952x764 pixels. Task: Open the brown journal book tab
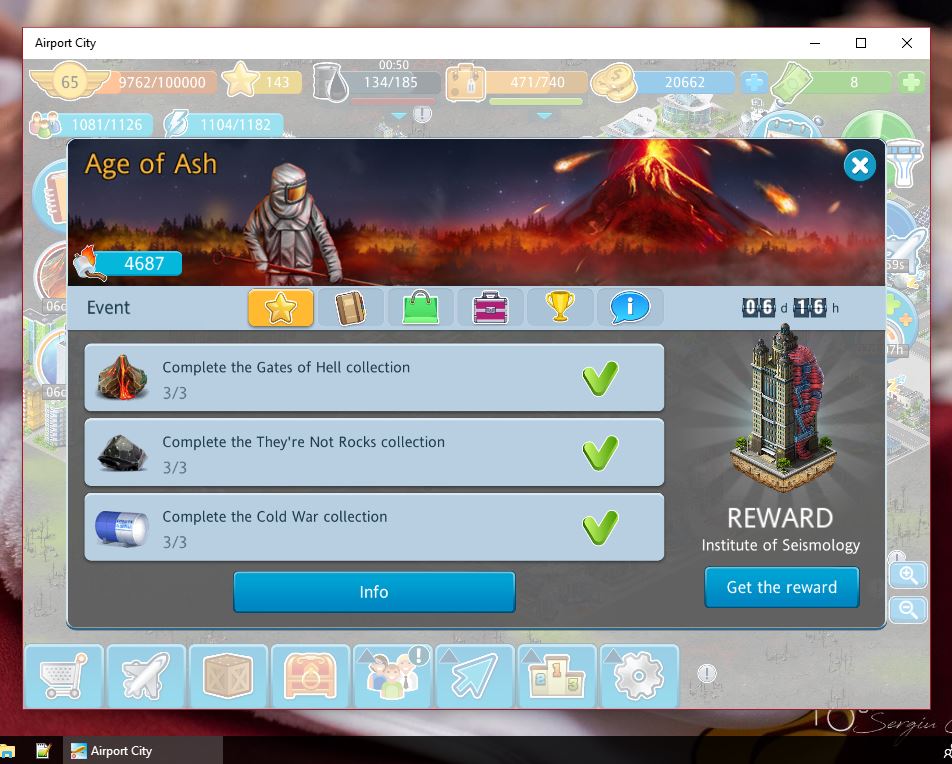coord(350,308)
